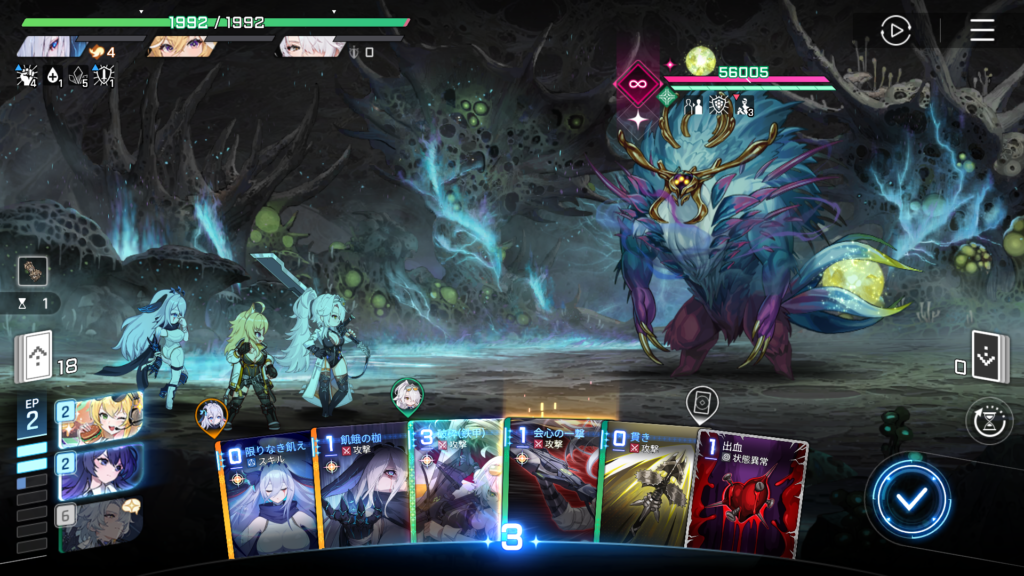
Task: Confirm the turn with the blue checkmark button
Action: click(x=908, y=500)
